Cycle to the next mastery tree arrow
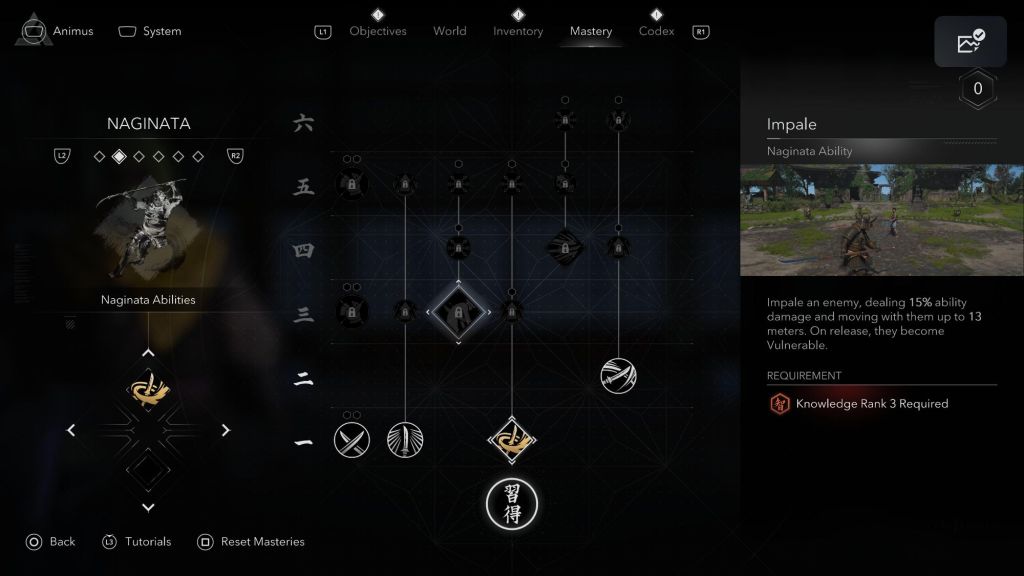The image size is (1024, 576). click(x=226, y=430)
